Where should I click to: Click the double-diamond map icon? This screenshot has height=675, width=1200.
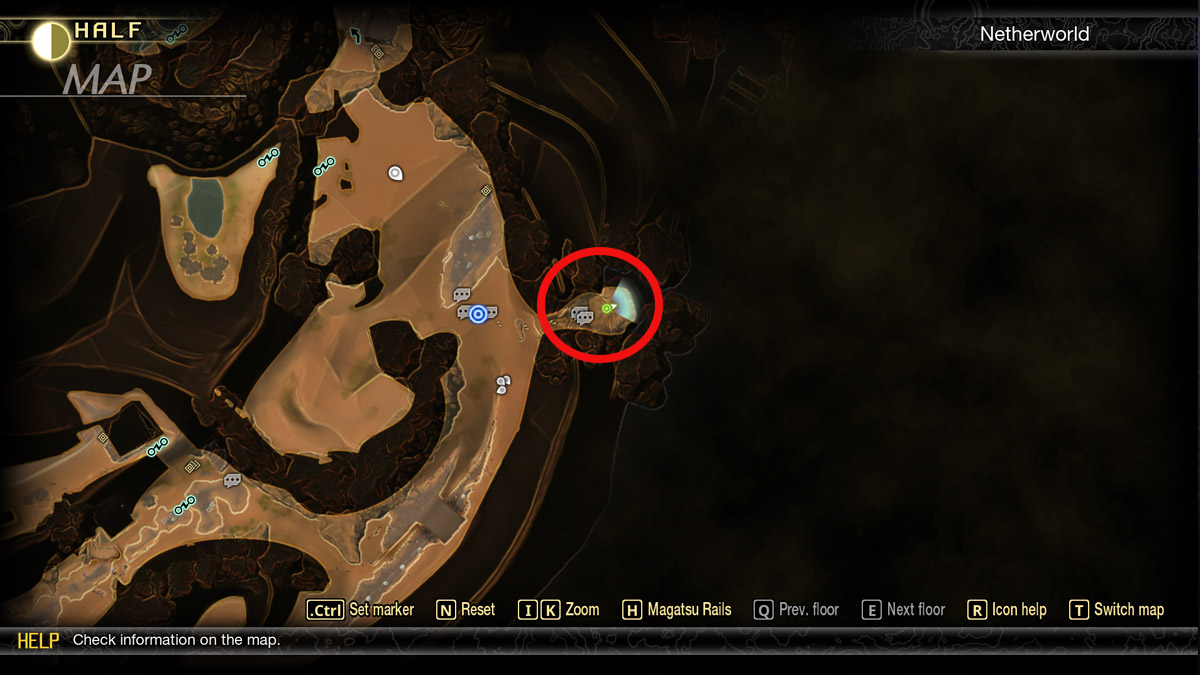(x=192, y=465)
